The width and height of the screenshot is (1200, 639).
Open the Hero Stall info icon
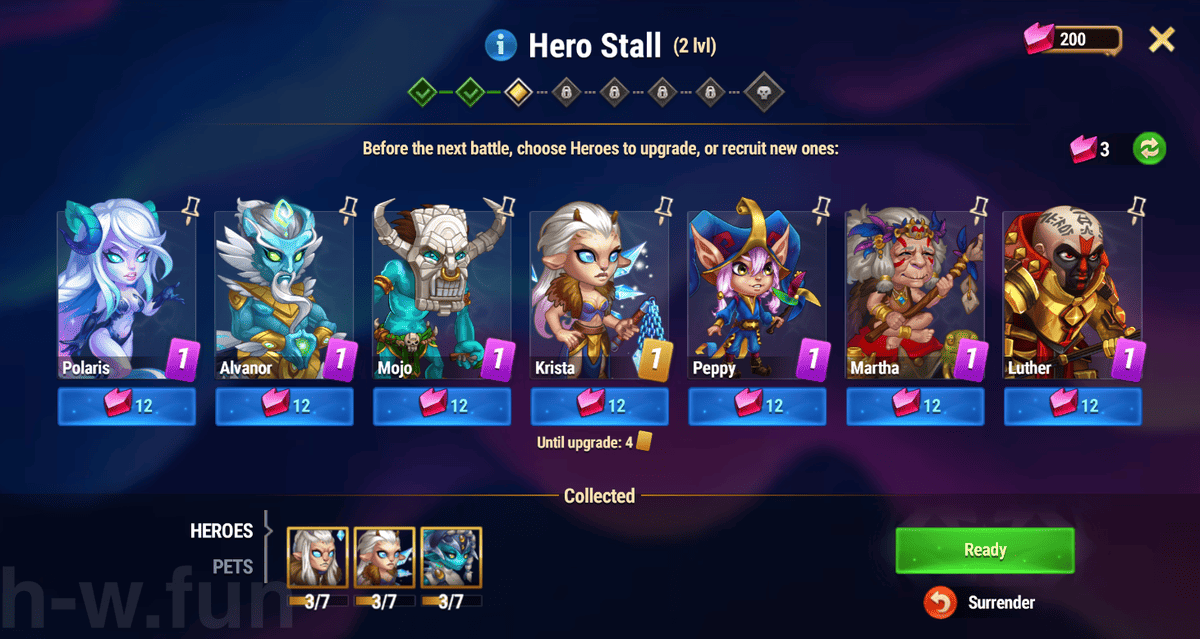500,45
